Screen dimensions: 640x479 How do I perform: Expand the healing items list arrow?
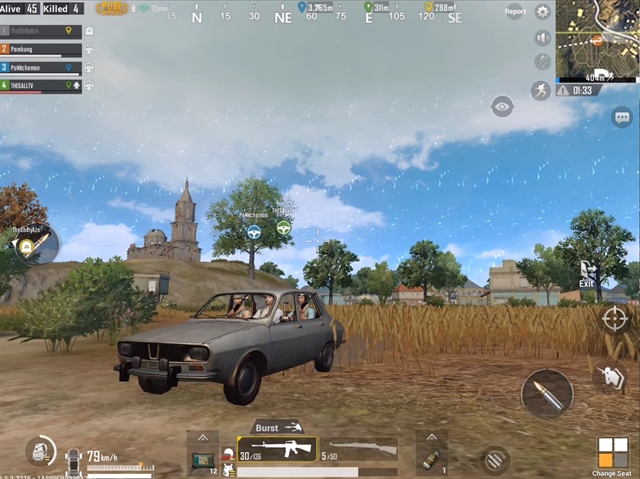202,438
